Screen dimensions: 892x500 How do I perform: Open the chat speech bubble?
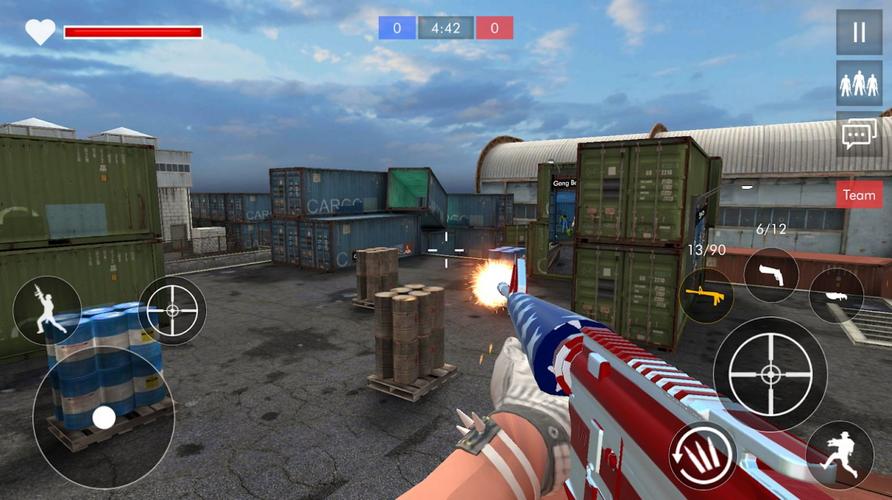[859, 135]
